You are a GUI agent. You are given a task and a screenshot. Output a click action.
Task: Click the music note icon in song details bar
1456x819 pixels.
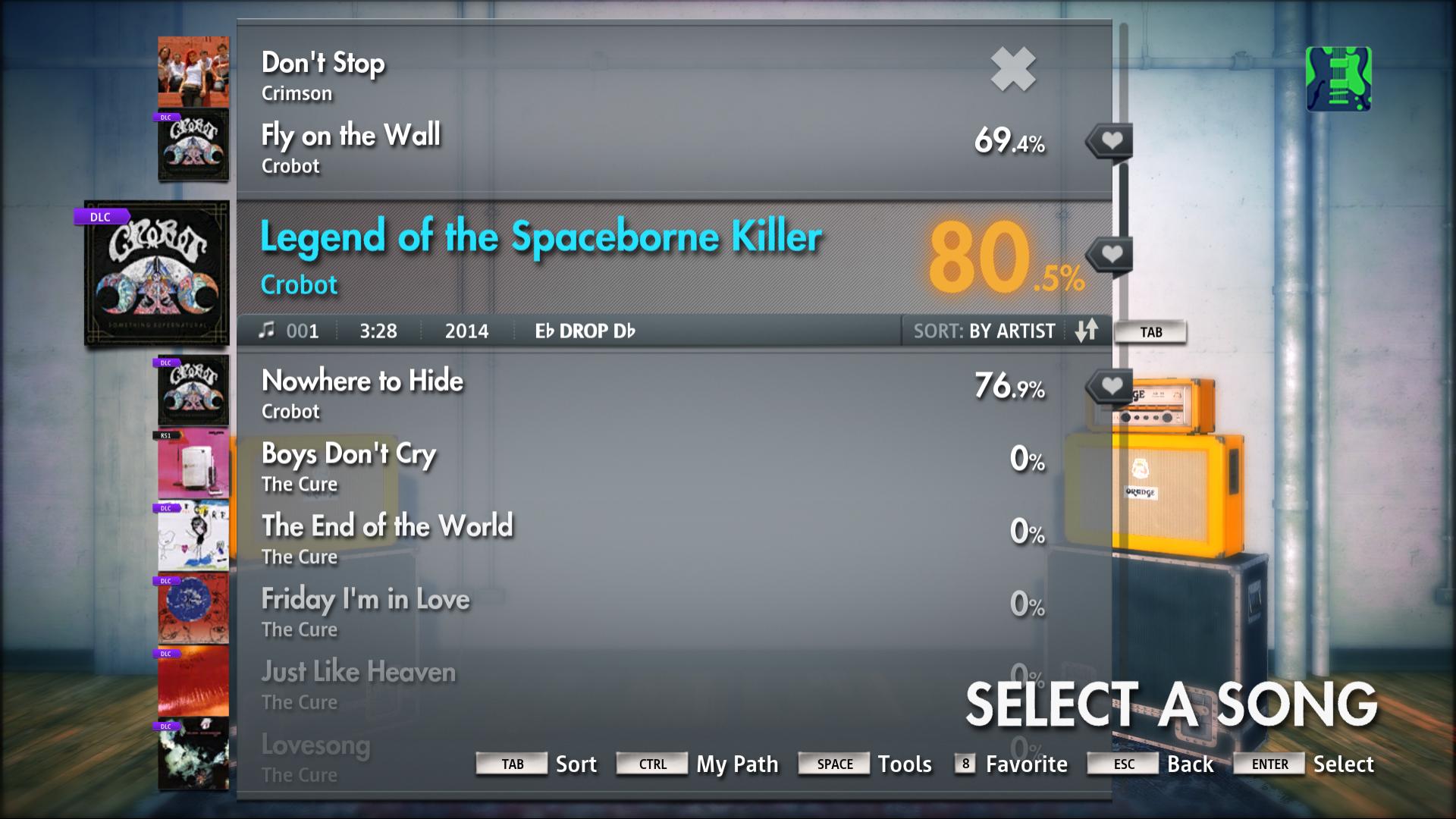[x=267, y=331]
